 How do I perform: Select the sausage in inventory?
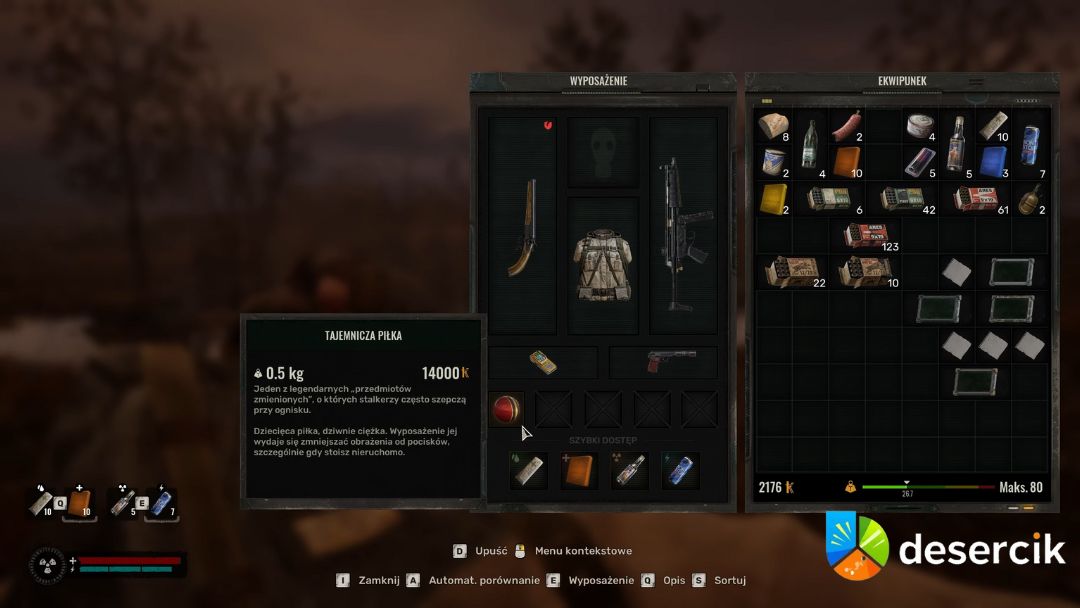845,127
